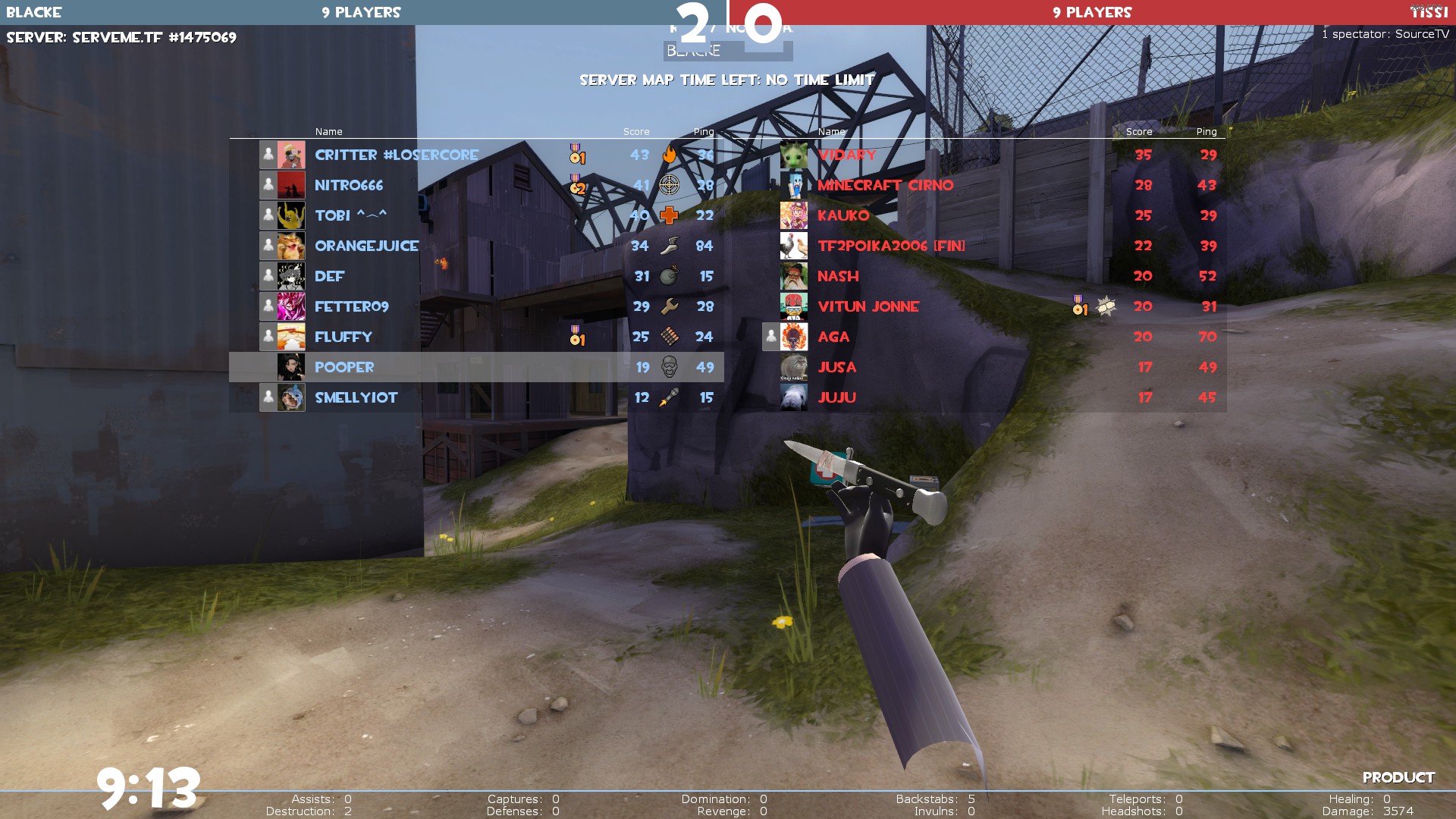The width and height of the screenshot is (1456, 819).
Task: Click FETTER09's scoreboard entry
Action: point(351,306)
